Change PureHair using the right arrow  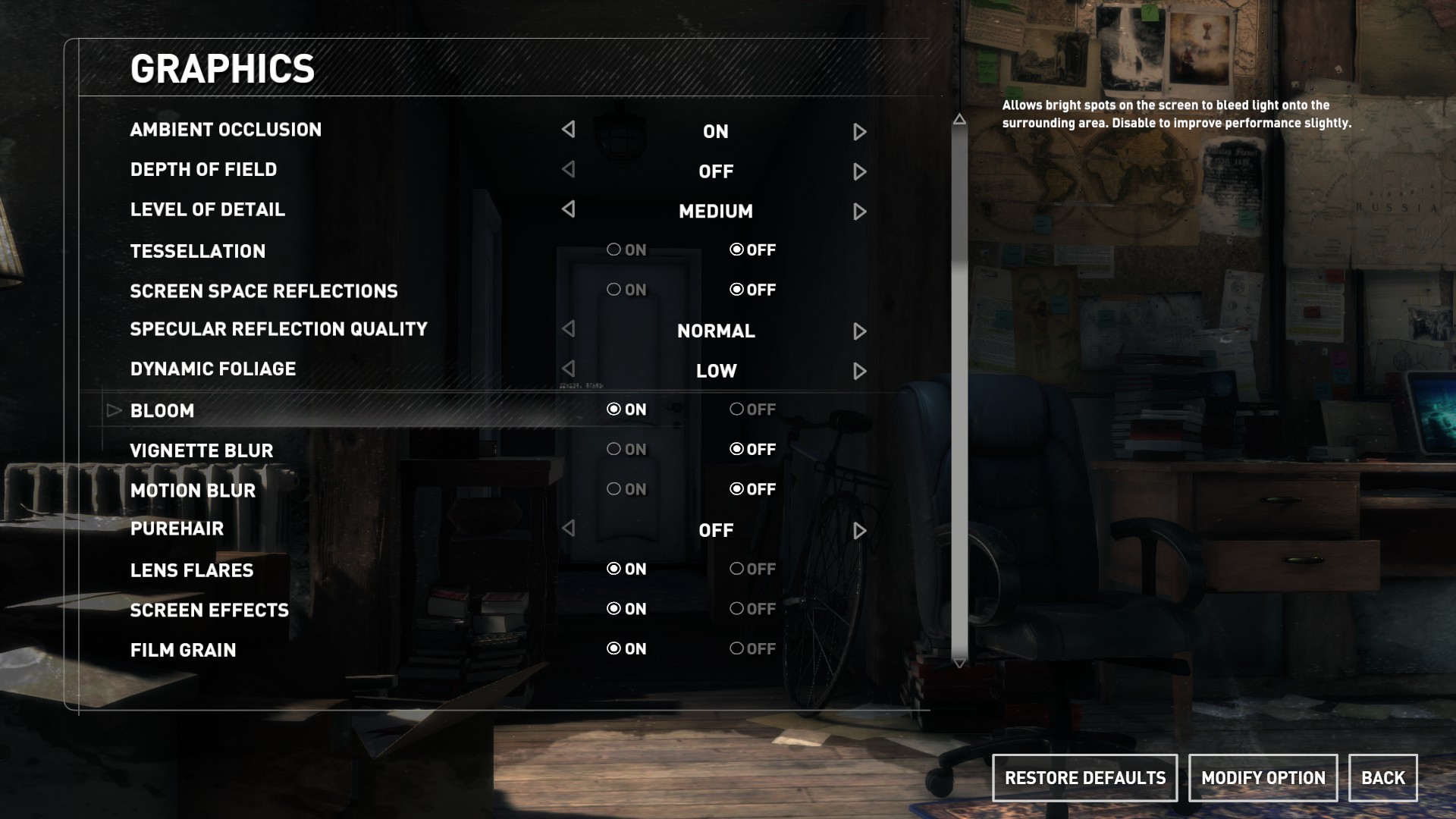click(859, 531)
